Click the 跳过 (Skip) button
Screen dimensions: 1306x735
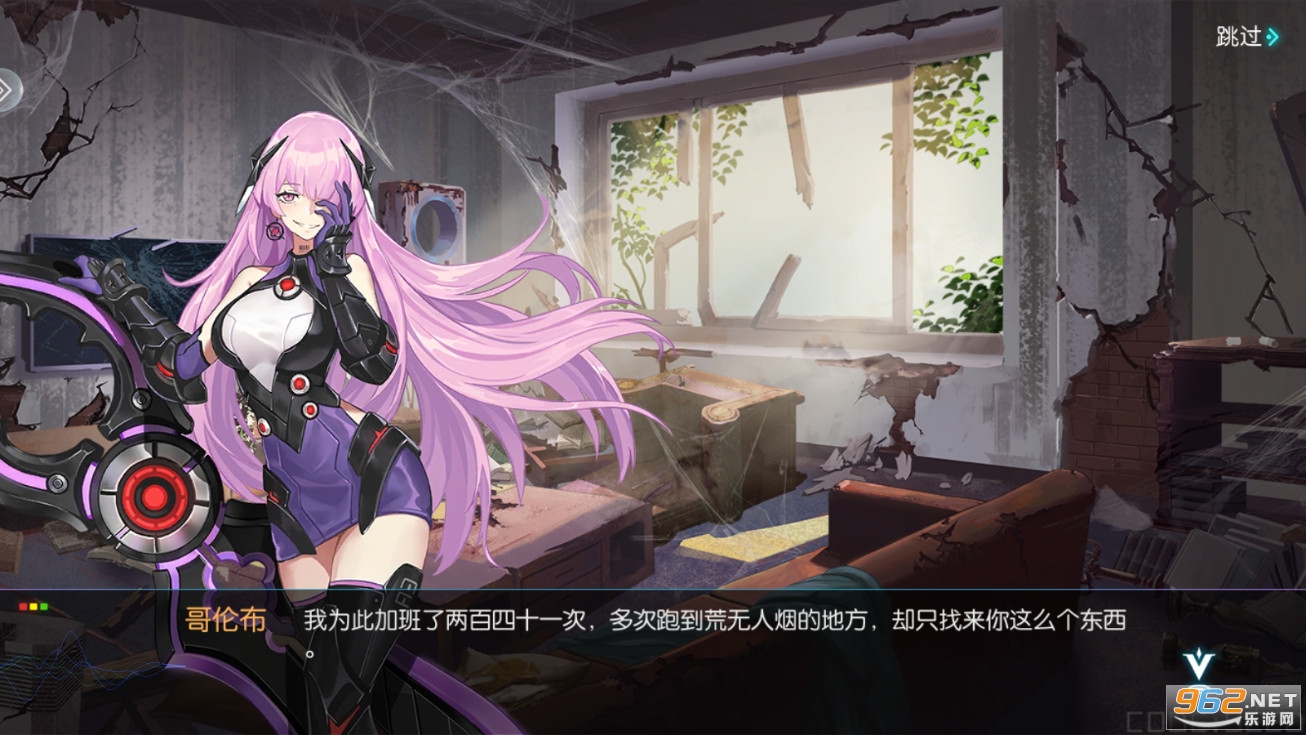pyautogui.click(x=1240, y=38)
